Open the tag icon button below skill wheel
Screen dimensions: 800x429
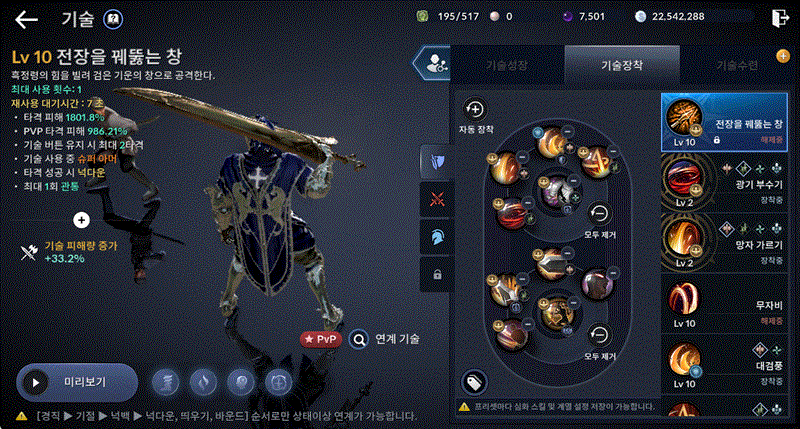[x=474, y=381]
